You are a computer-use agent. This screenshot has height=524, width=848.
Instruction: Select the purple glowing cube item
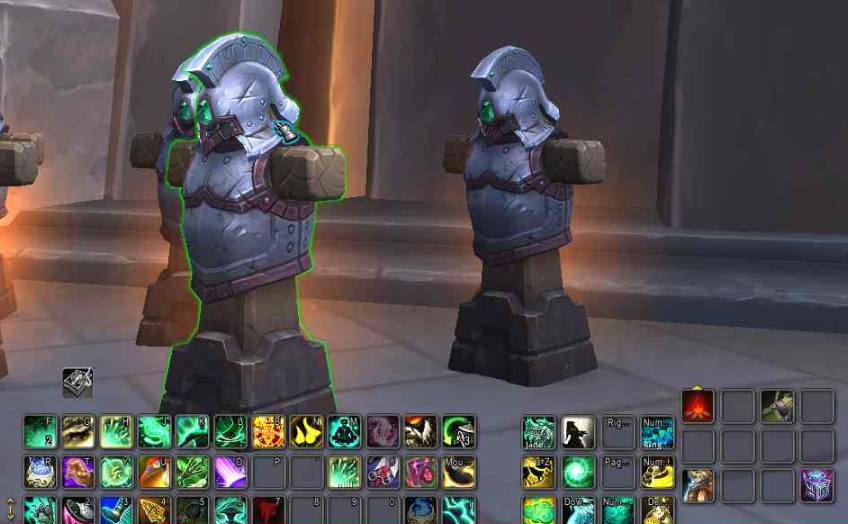pyautogui.click(x=817, y=486)
